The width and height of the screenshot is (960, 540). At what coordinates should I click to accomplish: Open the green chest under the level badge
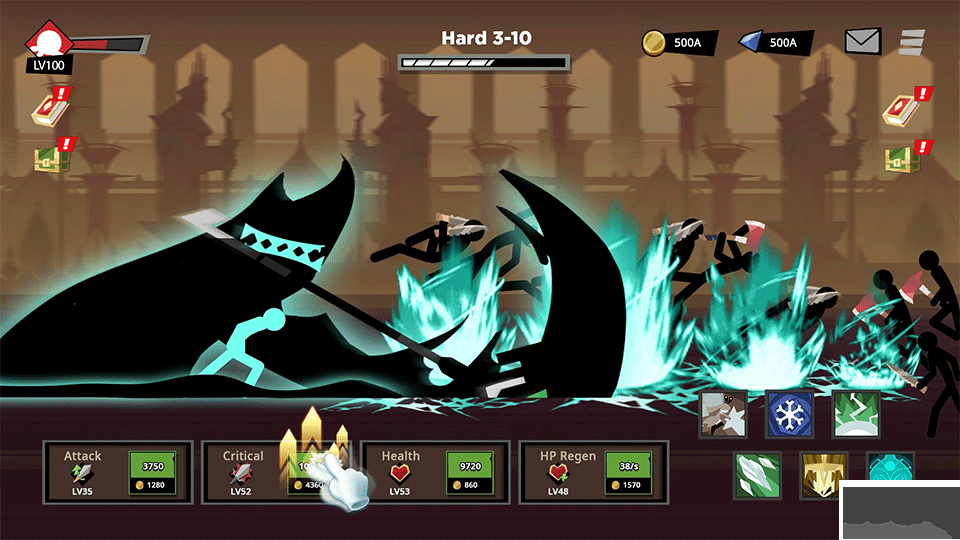point(47,160)
